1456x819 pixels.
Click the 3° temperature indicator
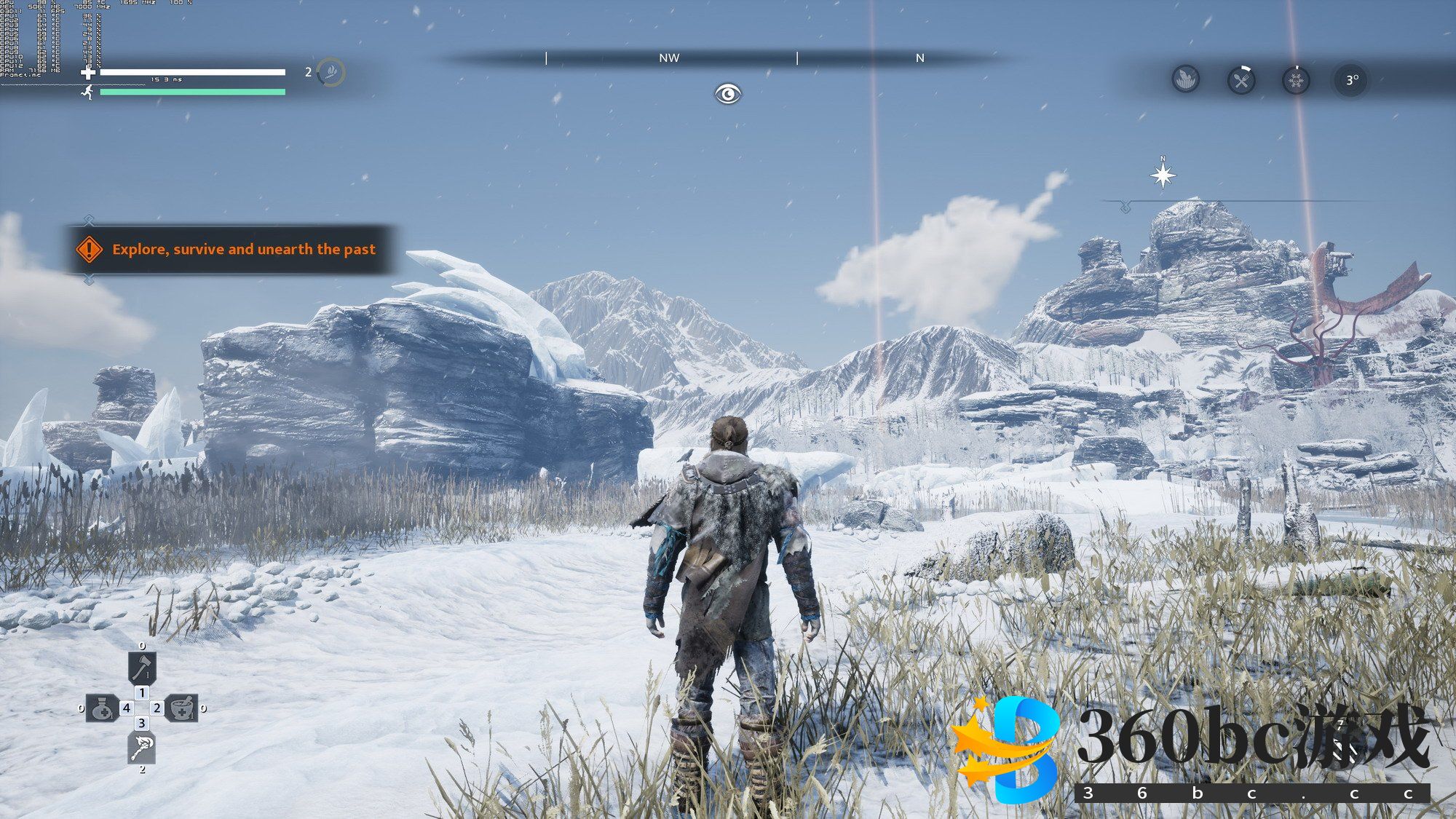point(1351,80)
